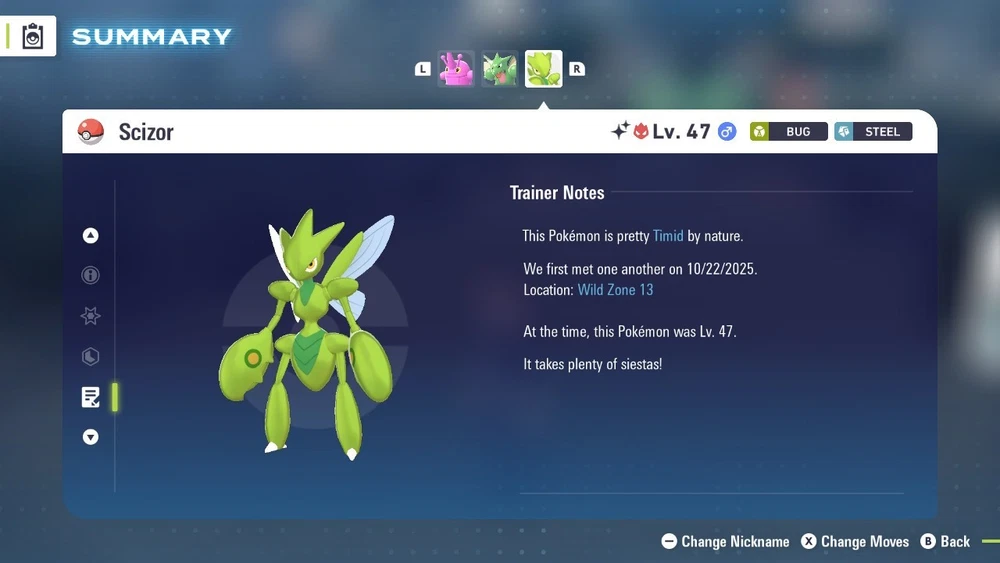Go Back from the summary screen
Screen dimensions: 1000x563
click(945, 541)
